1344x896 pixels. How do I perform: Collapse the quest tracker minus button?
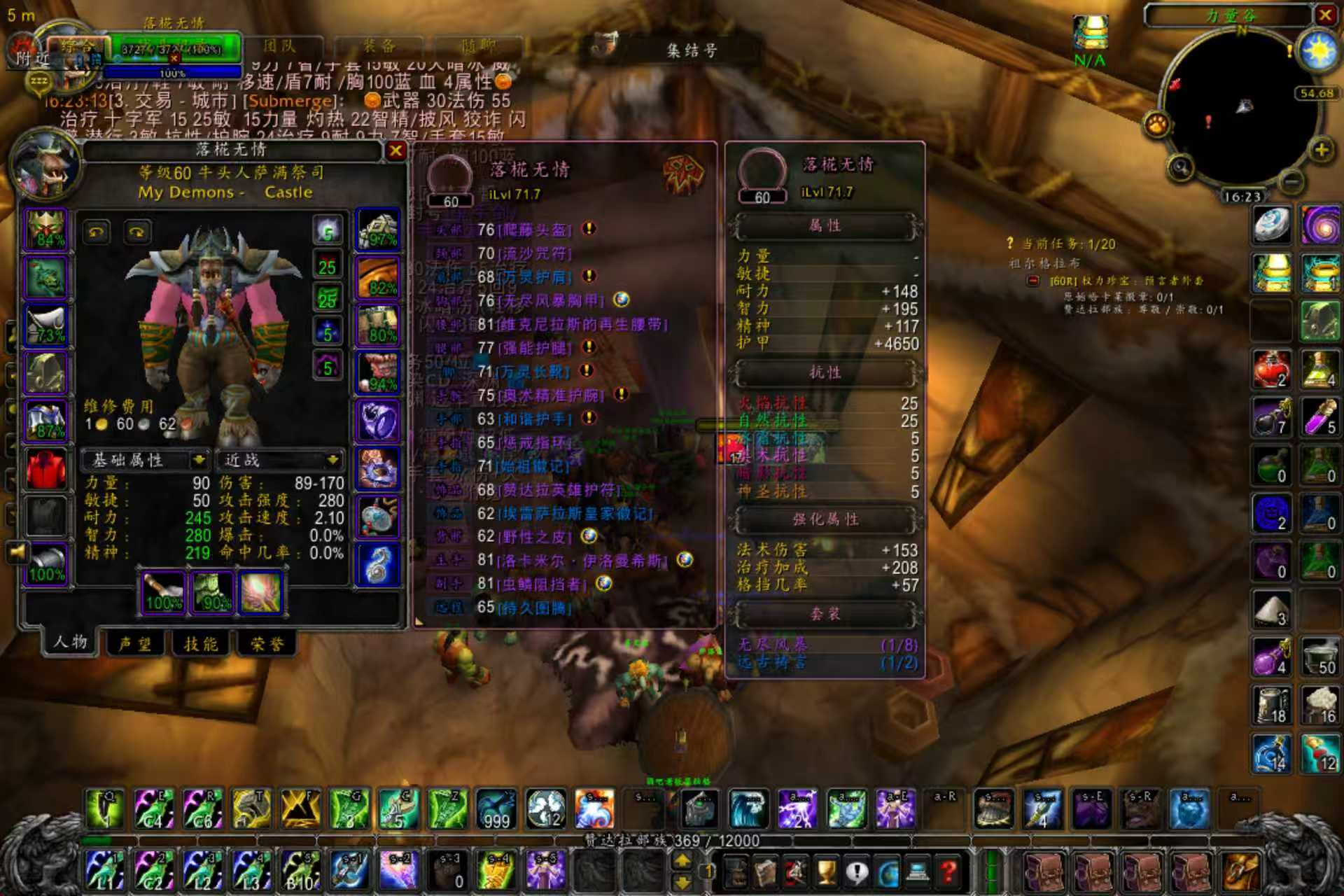1032,281
